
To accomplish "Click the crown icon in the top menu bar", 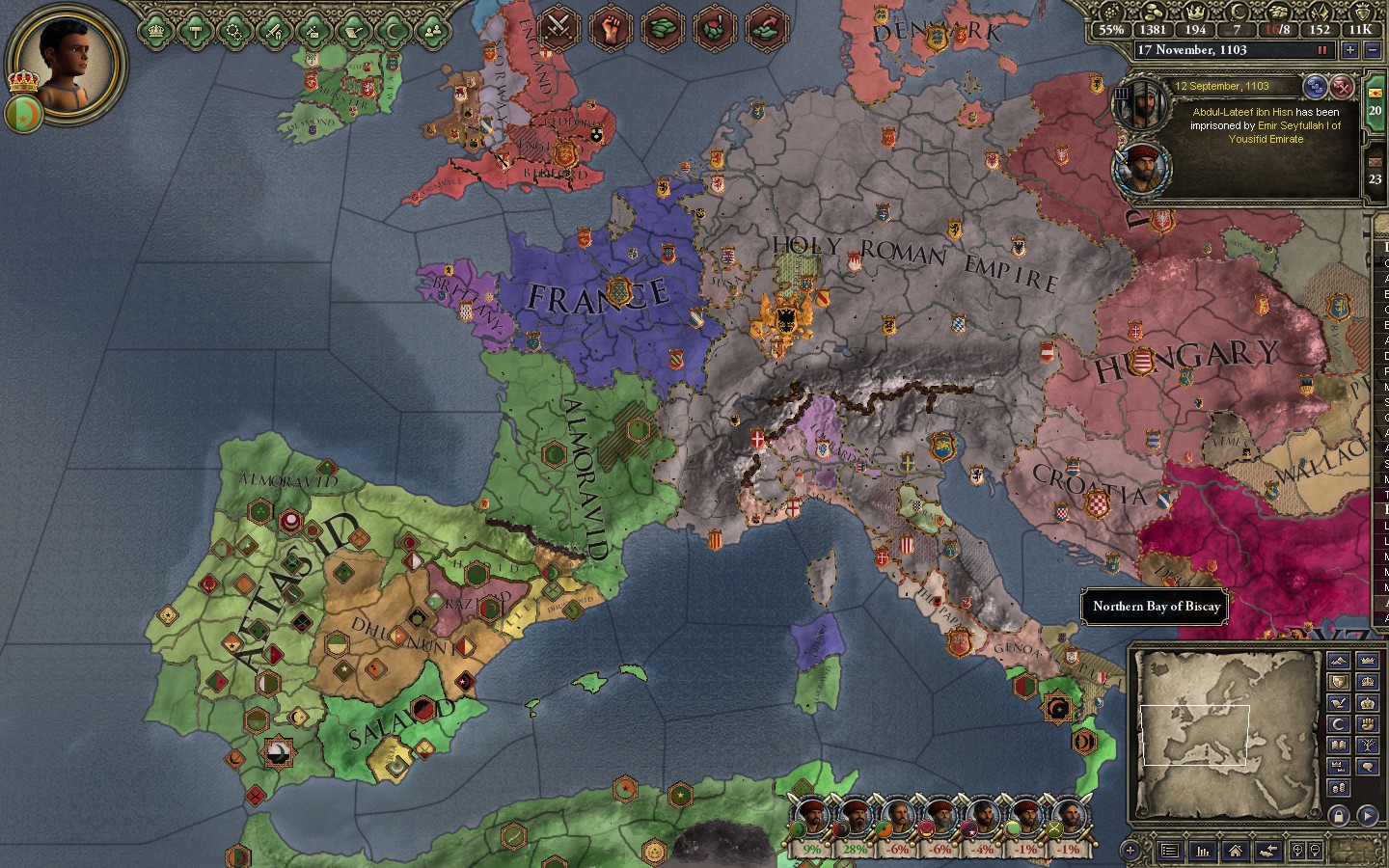I will coord(155,31).
